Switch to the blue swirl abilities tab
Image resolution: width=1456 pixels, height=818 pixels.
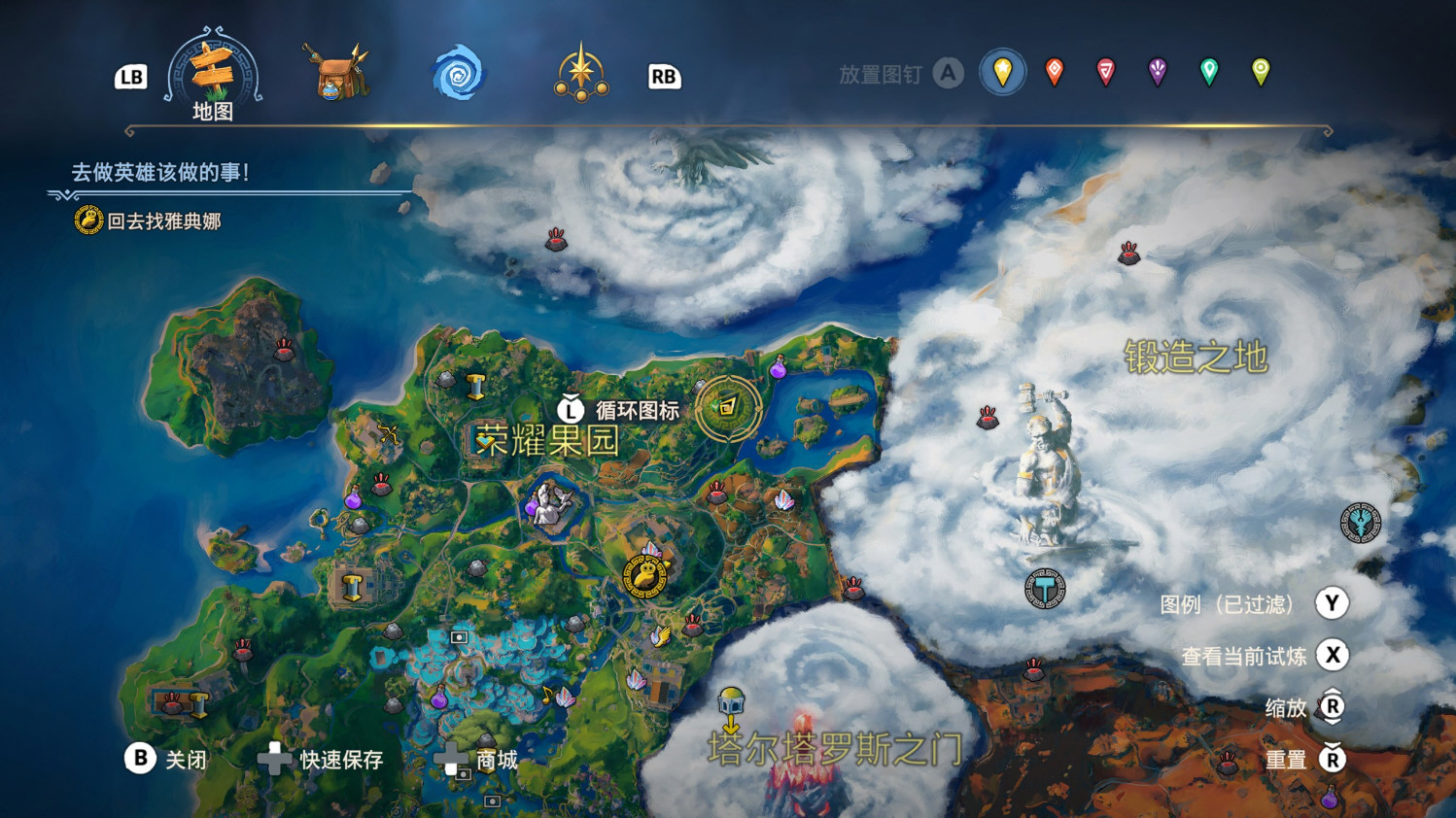click(458, 74)
